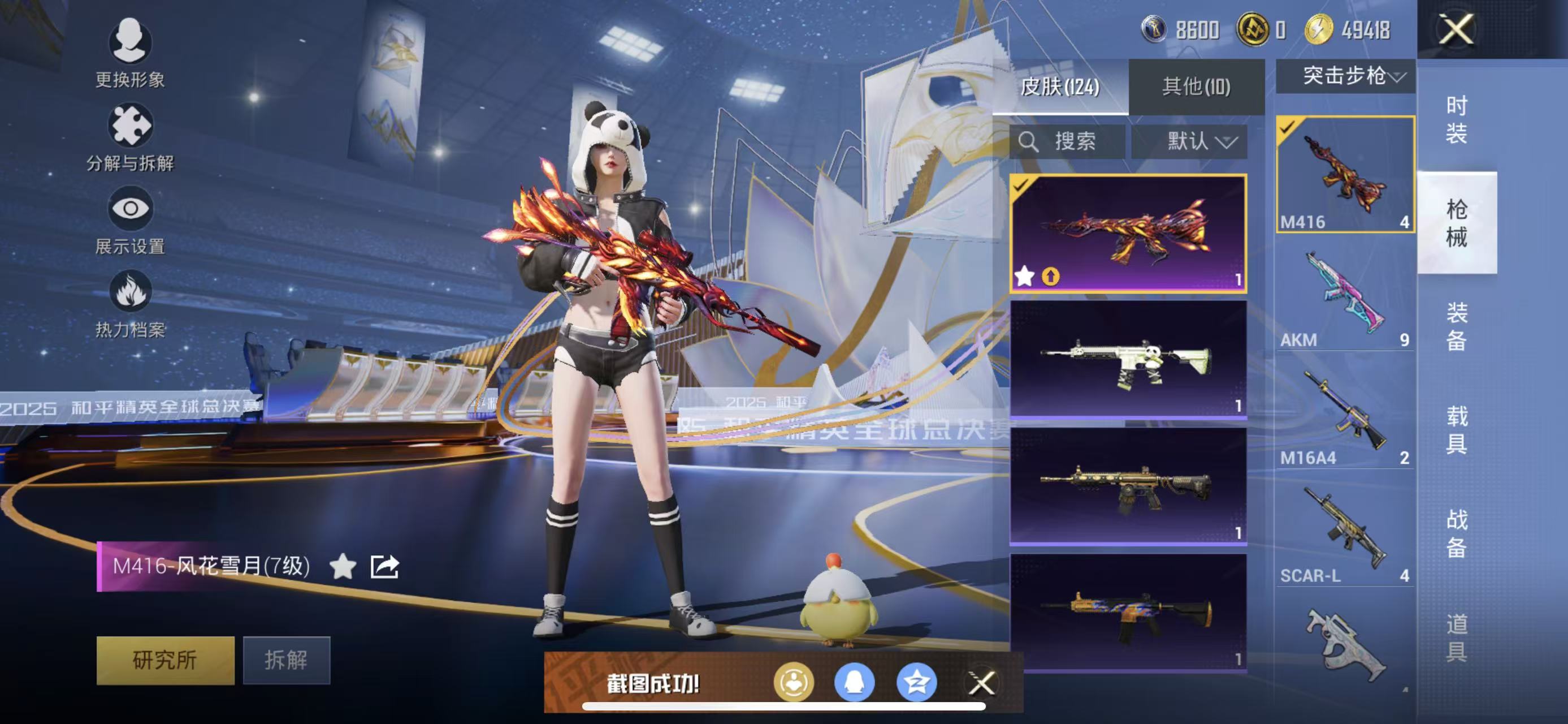Switch to the 其他(10) tab
Image resolution: width=1568 pixels, height=724 pixels.
(x=1196, y=87)
